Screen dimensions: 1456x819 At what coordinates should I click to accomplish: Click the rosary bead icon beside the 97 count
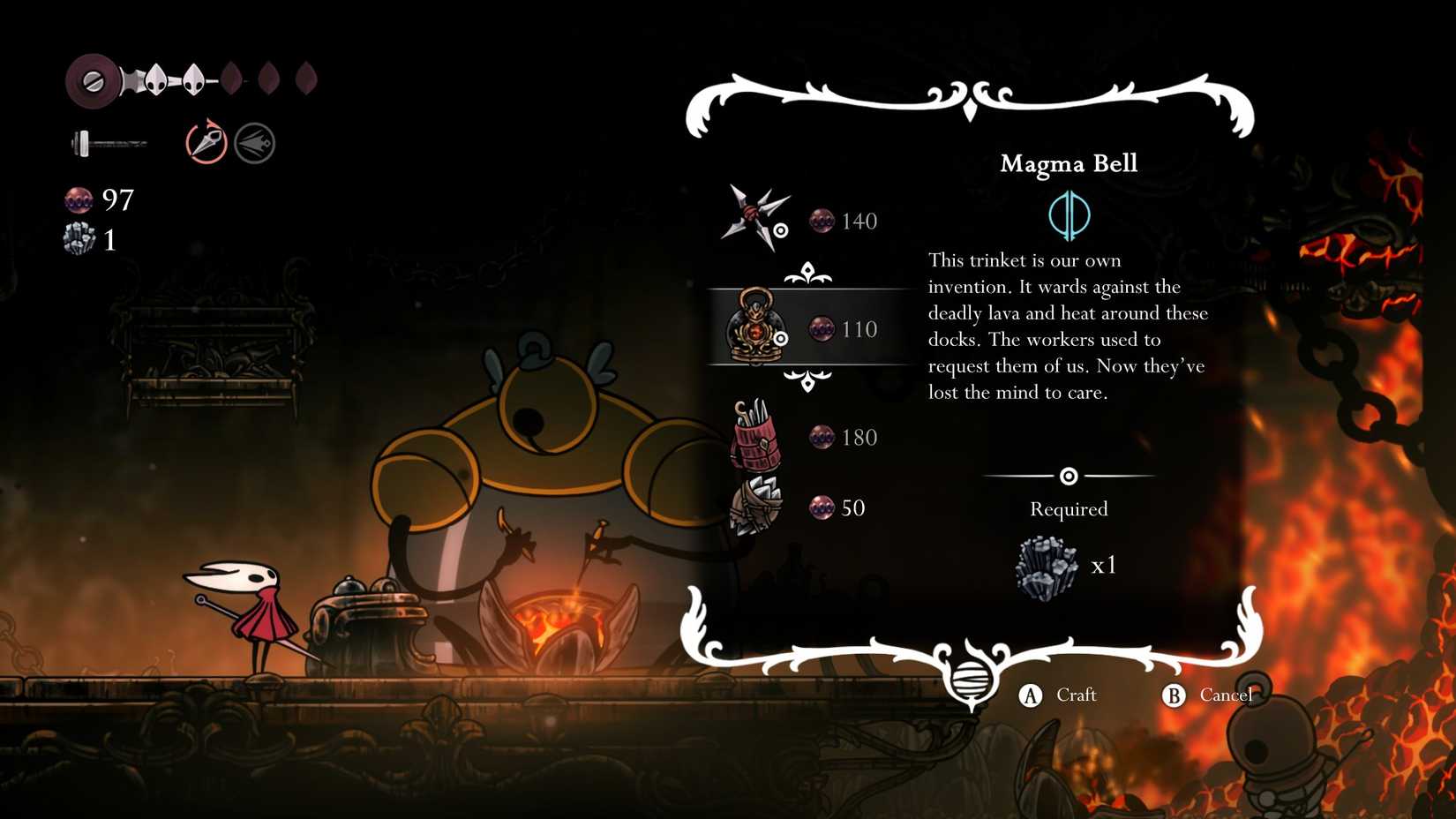(x=78, y=201)
